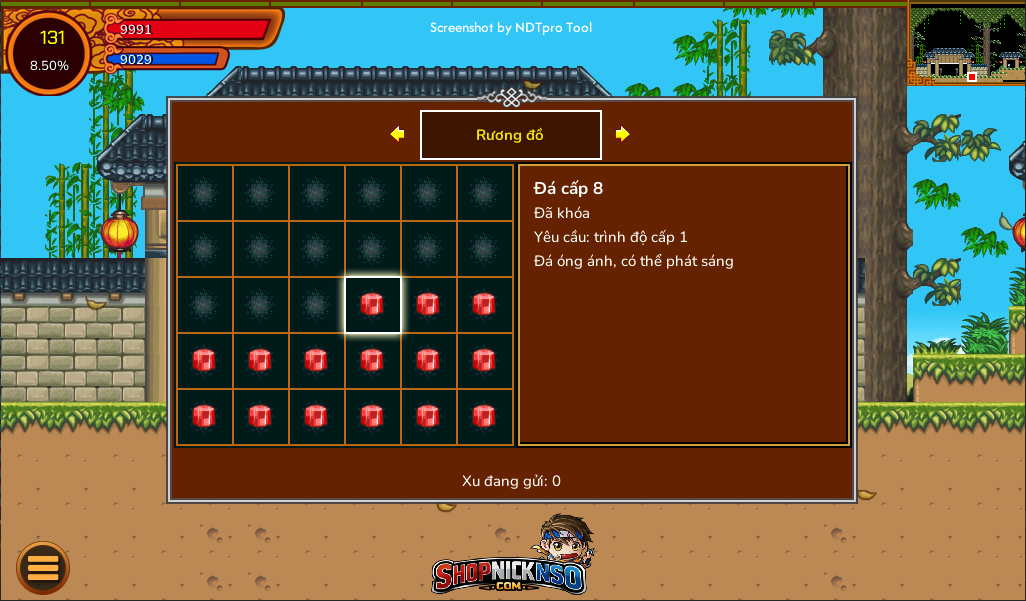Select the highlighted Đá cấp 8 gem slot
1026x601 pixels.
coord(372,305)
